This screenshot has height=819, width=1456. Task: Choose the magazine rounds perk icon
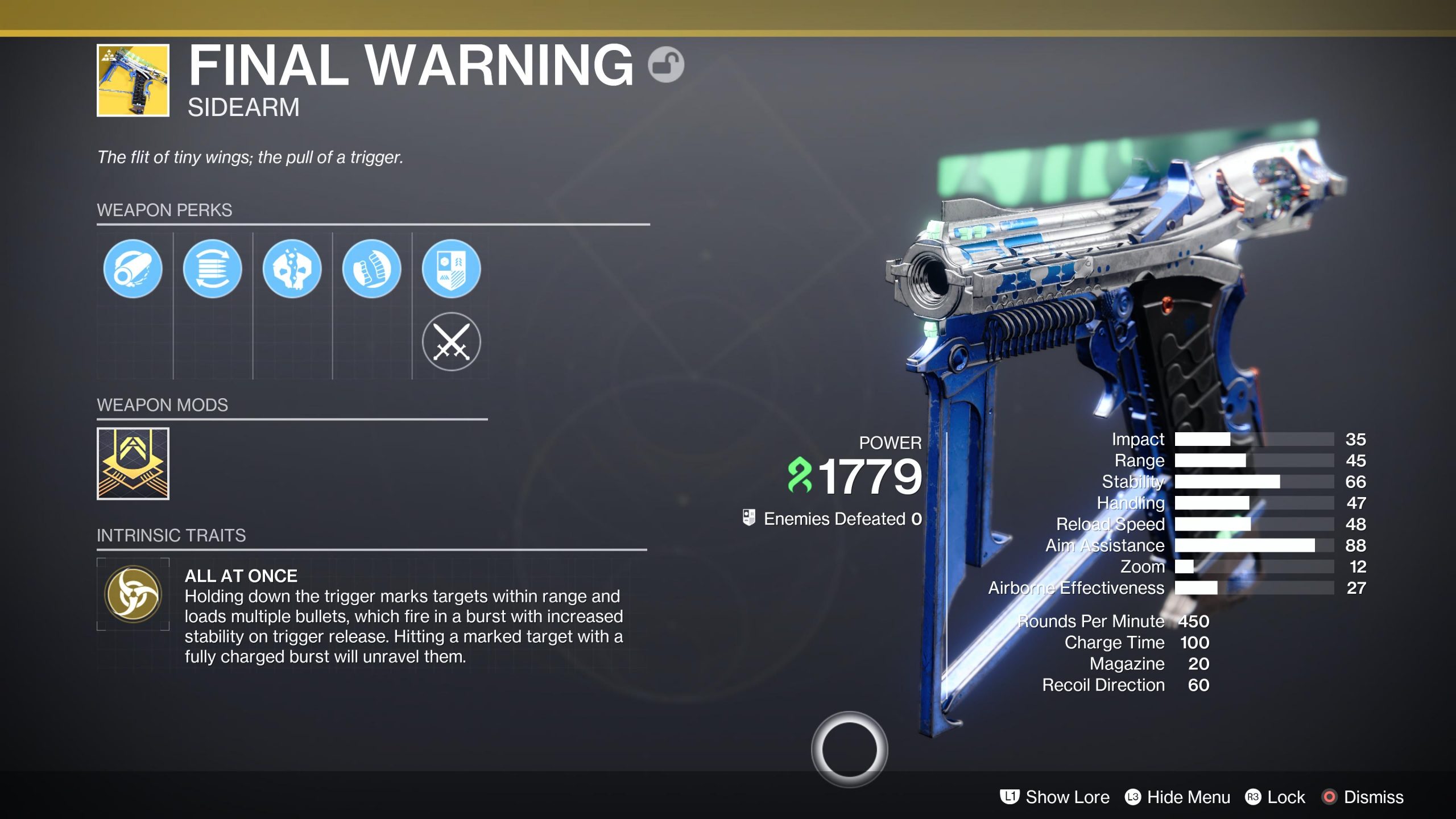(x=212, y=268)
